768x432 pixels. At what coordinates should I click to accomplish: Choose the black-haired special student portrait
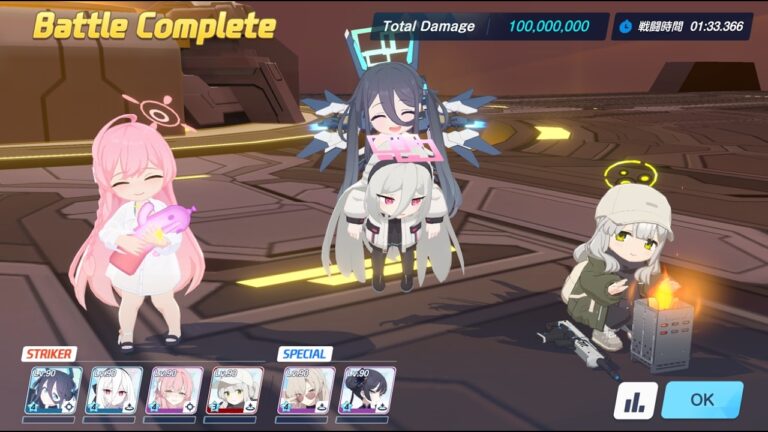tap(367, 390)
